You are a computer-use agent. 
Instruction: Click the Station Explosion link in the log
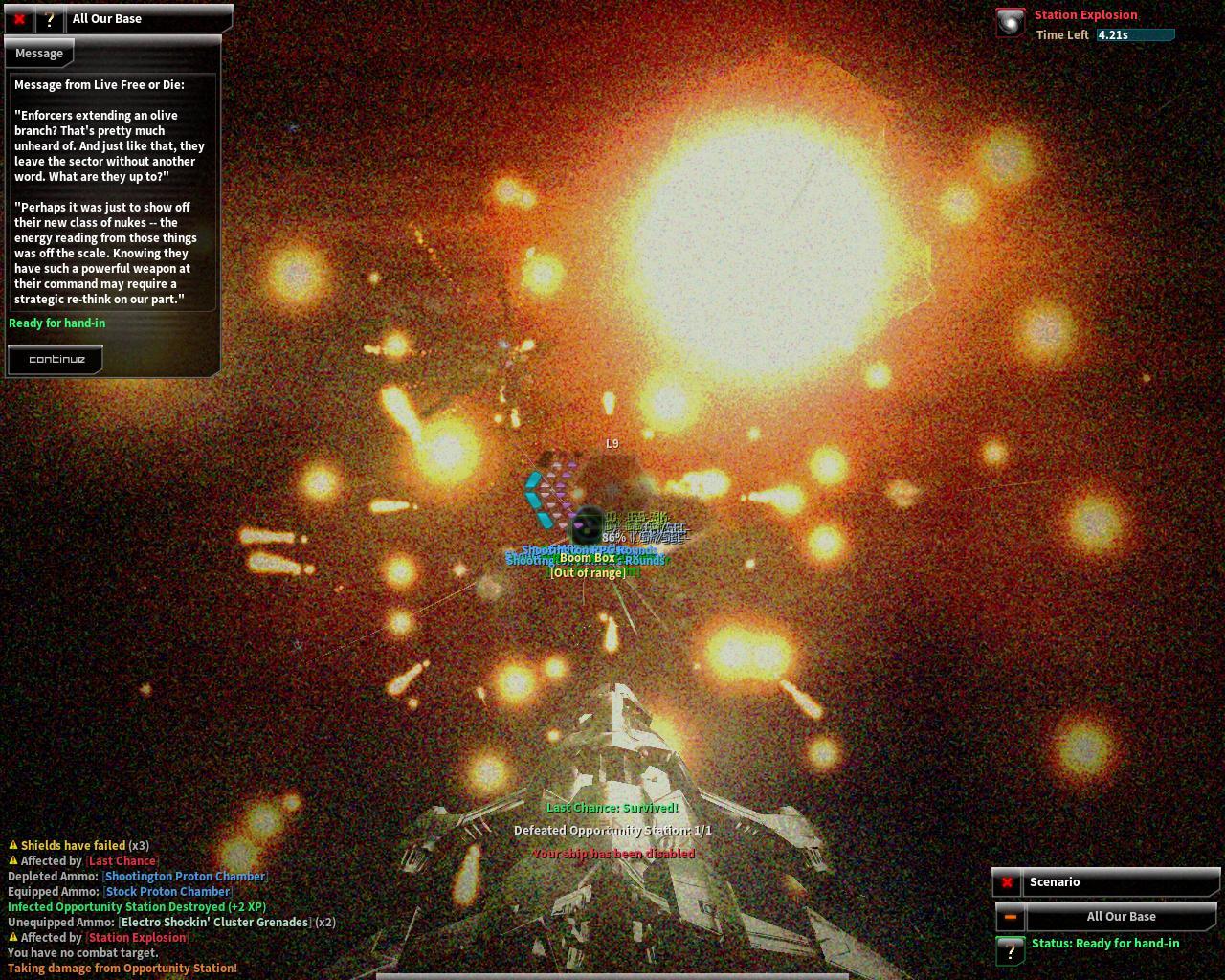coord(137,938)
